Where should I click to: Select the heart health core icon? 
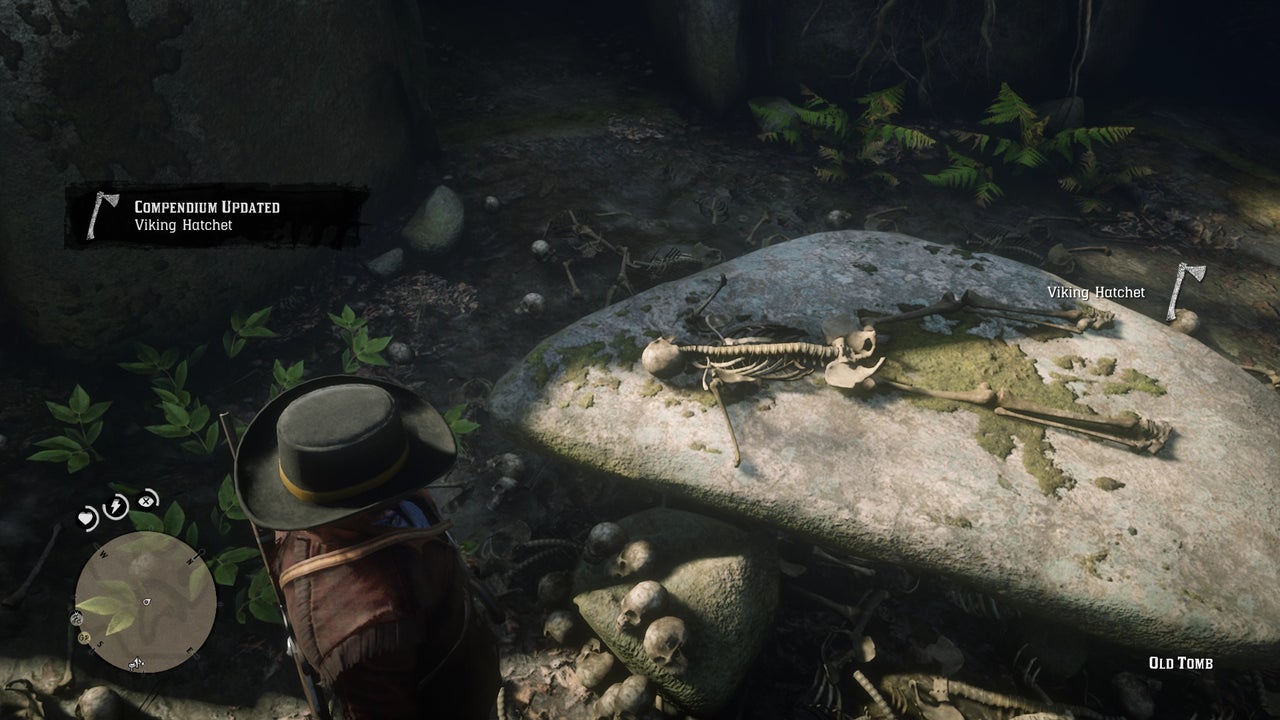[88, 518]
